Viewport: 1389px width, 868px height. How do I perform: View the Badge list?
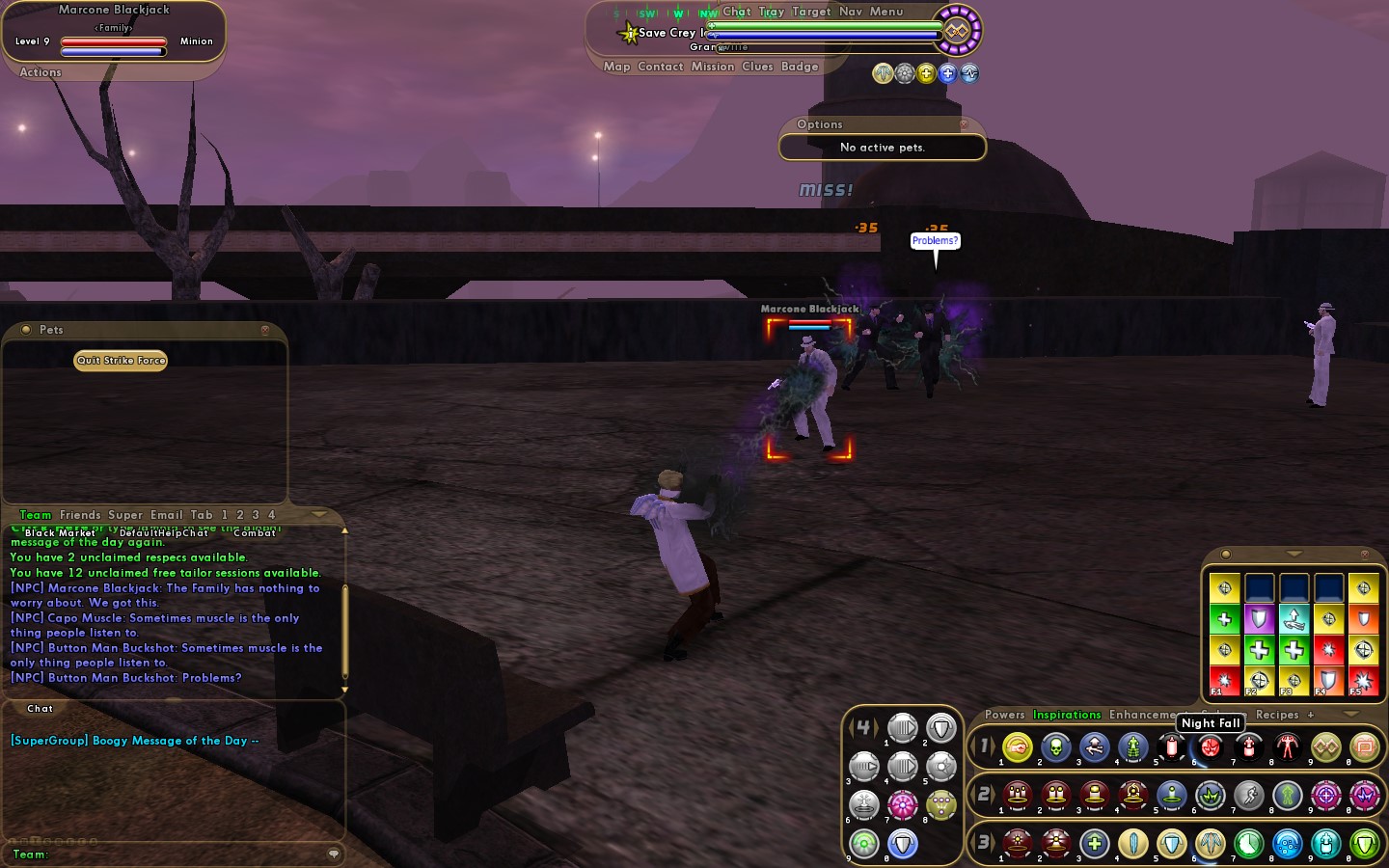pos(800,67)
